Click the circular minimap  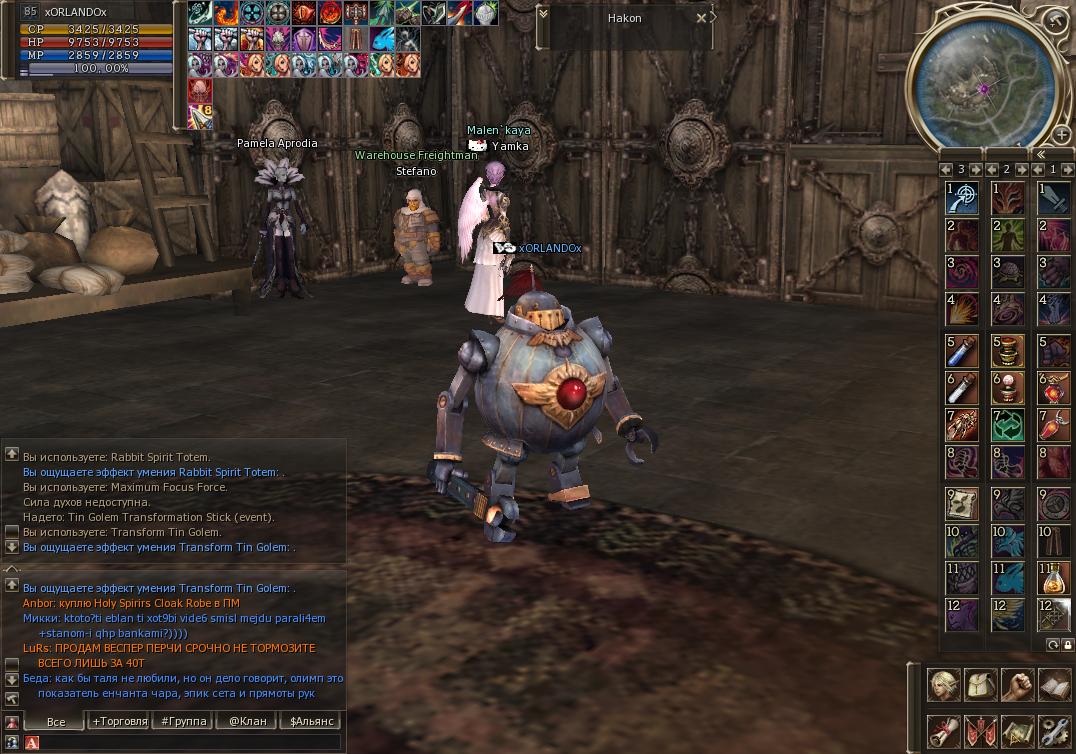983,84
